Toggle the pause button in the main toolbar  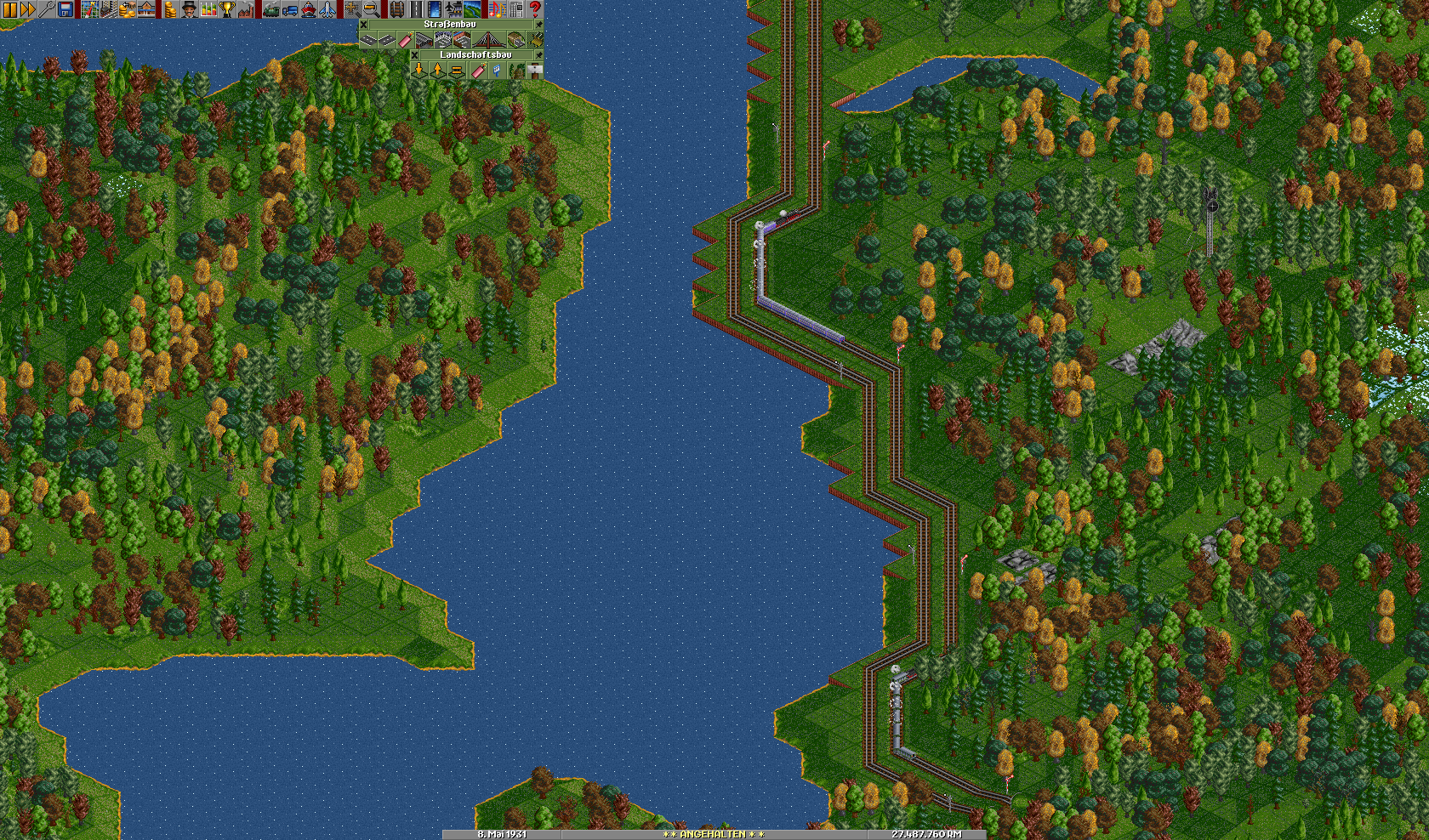9,9
